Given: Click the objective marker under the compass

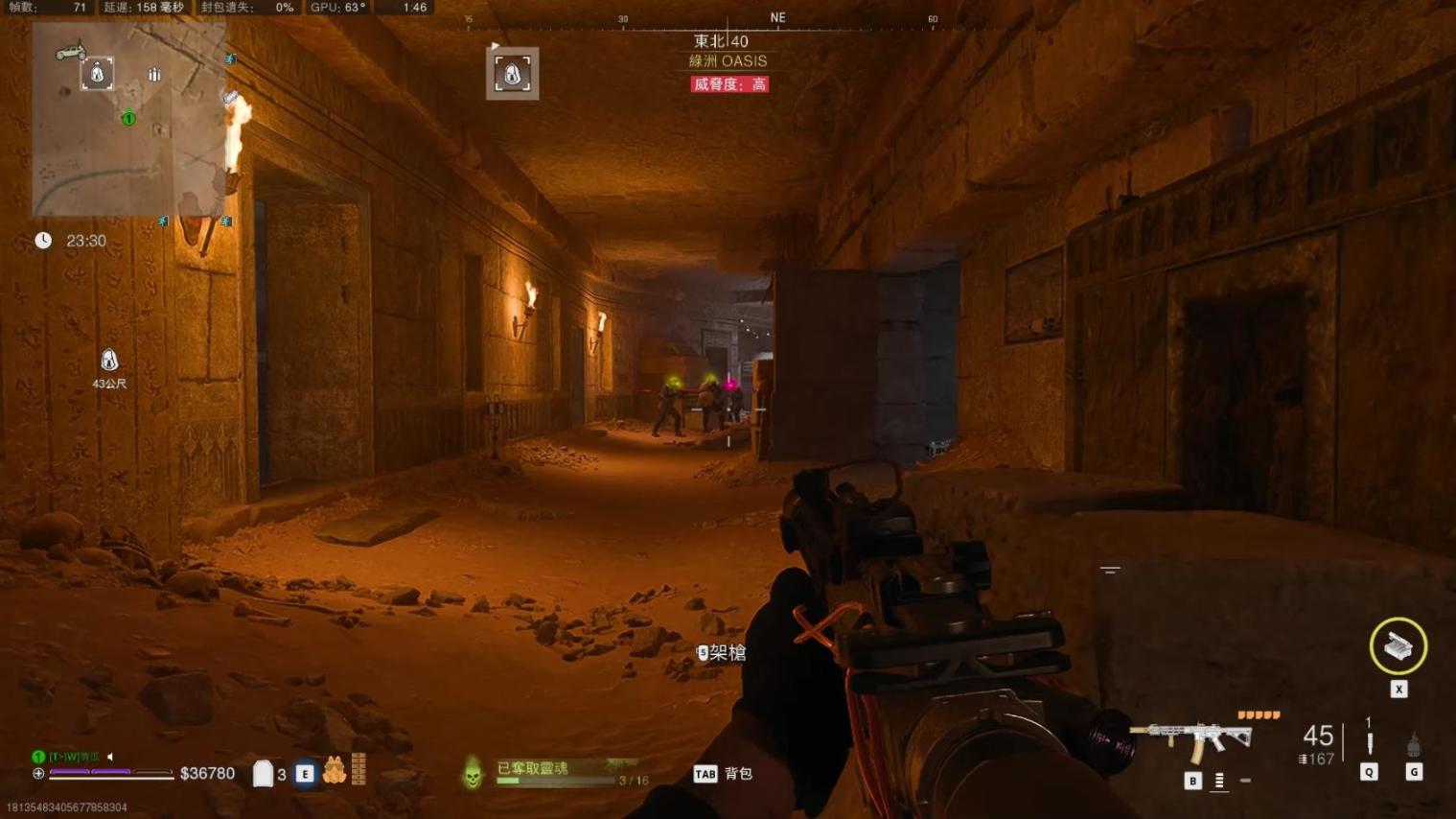Looking at the screenshot, I should (512, 74).
